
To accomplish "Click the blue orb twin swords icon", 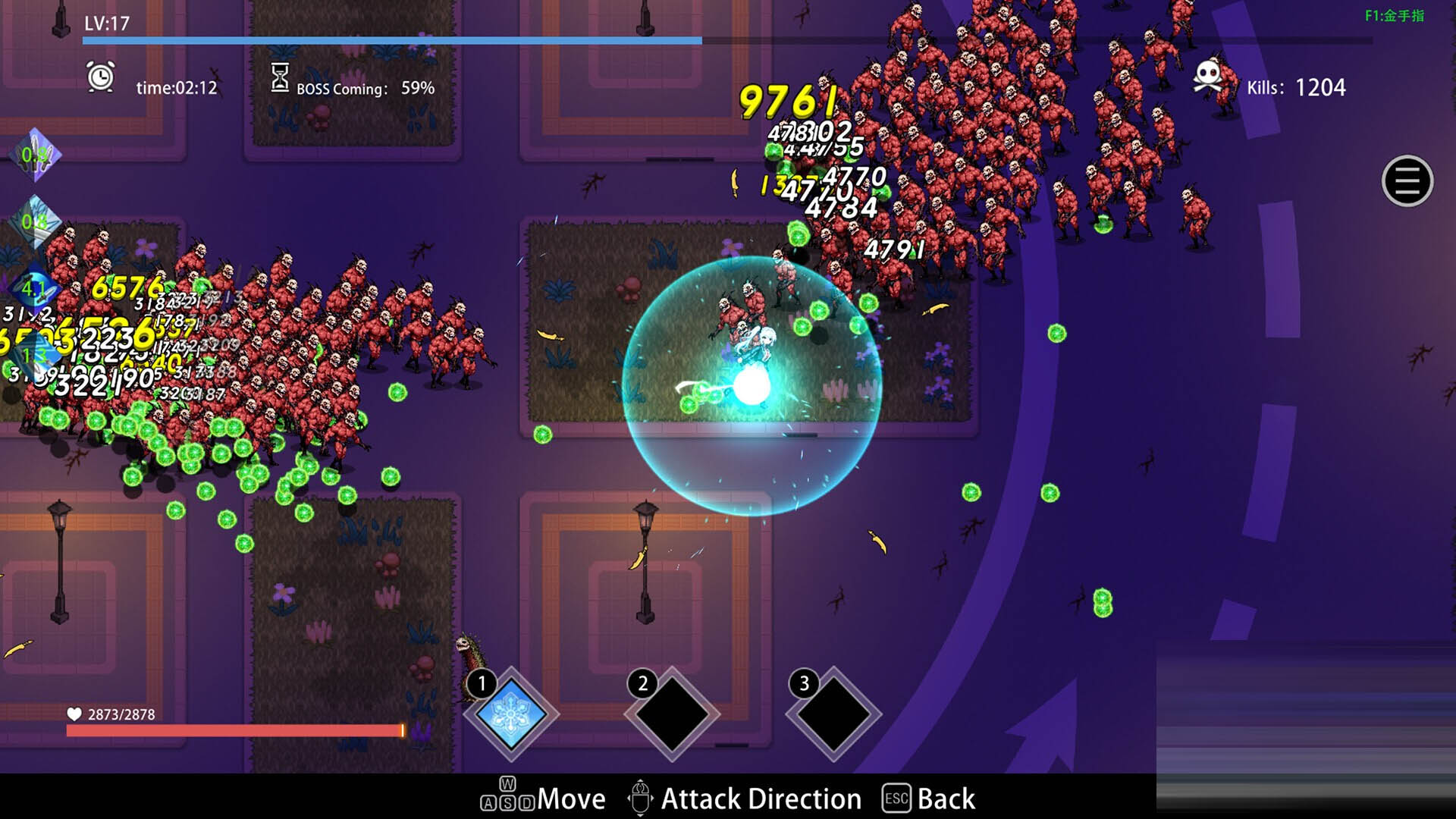I will (x=33, y=289).
